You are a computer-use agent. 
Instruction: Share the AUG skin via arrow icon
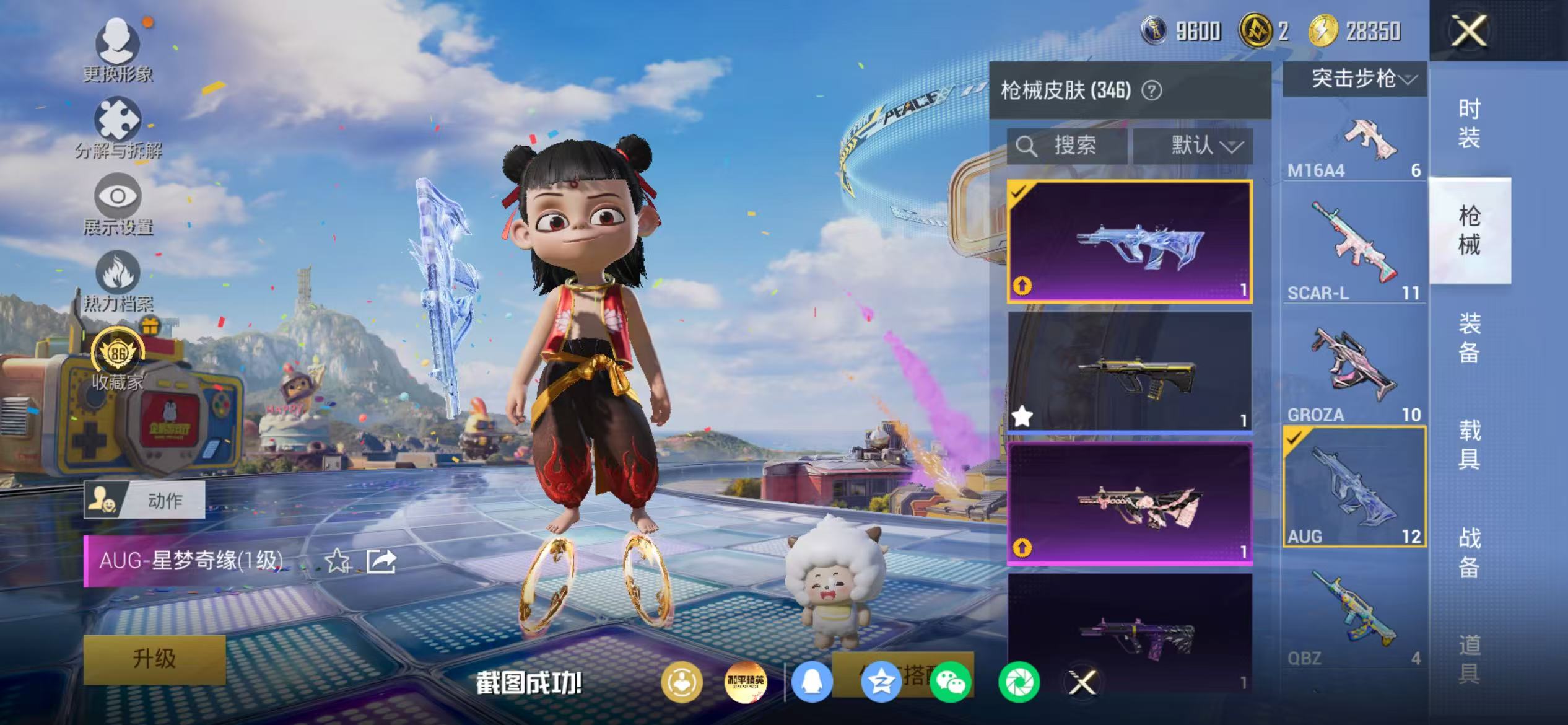pyautogui.click(x=381, y=561)
